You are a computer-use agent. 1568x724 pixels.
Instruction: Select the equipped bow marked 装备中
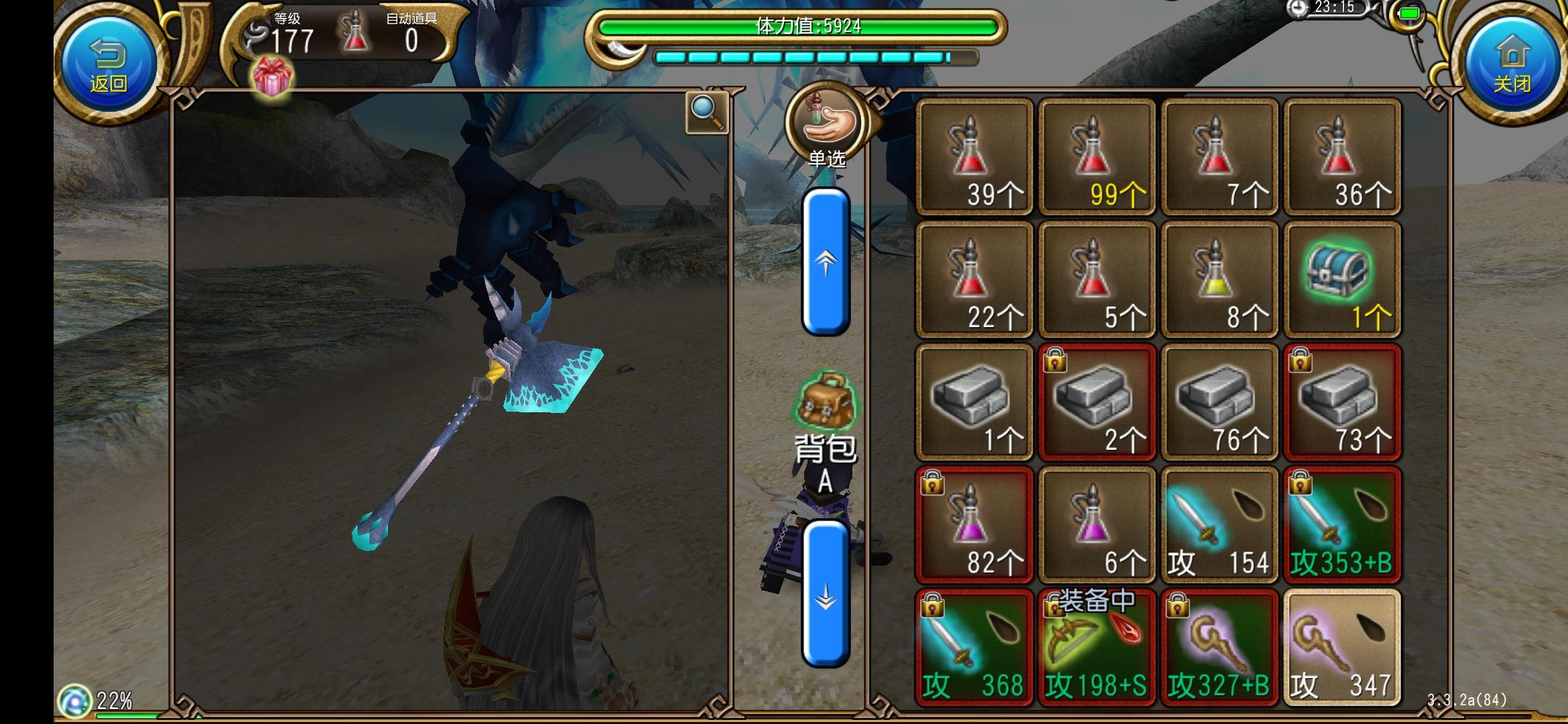tap(1097, 647)
